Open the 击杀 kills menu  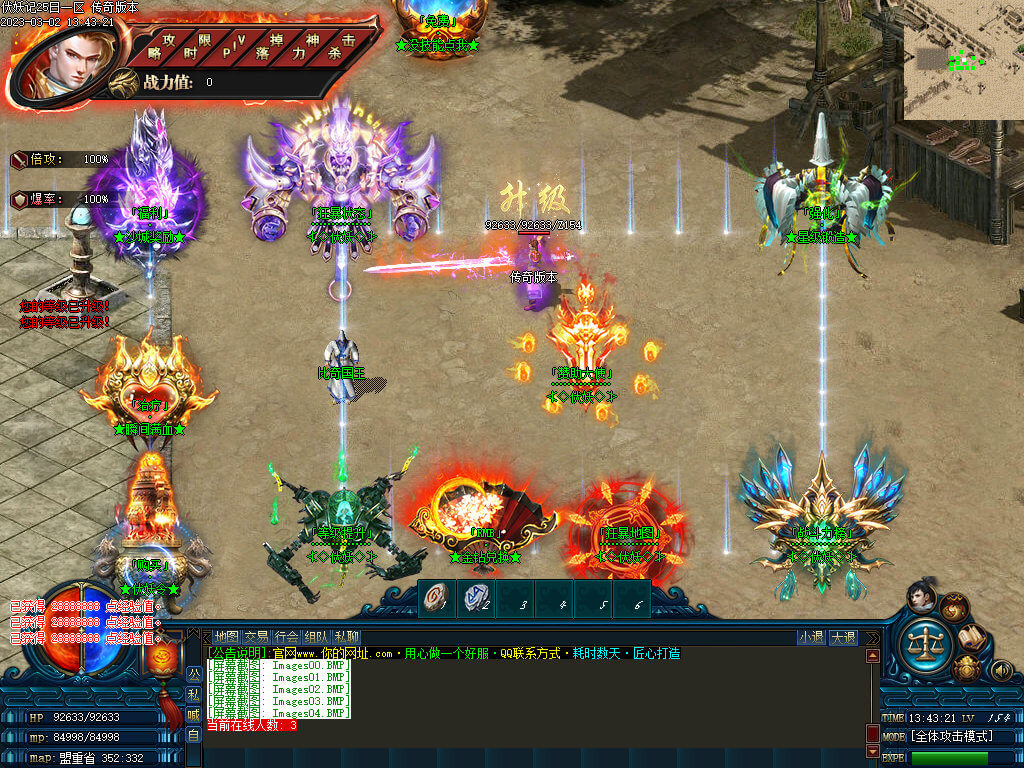(346, 44)
